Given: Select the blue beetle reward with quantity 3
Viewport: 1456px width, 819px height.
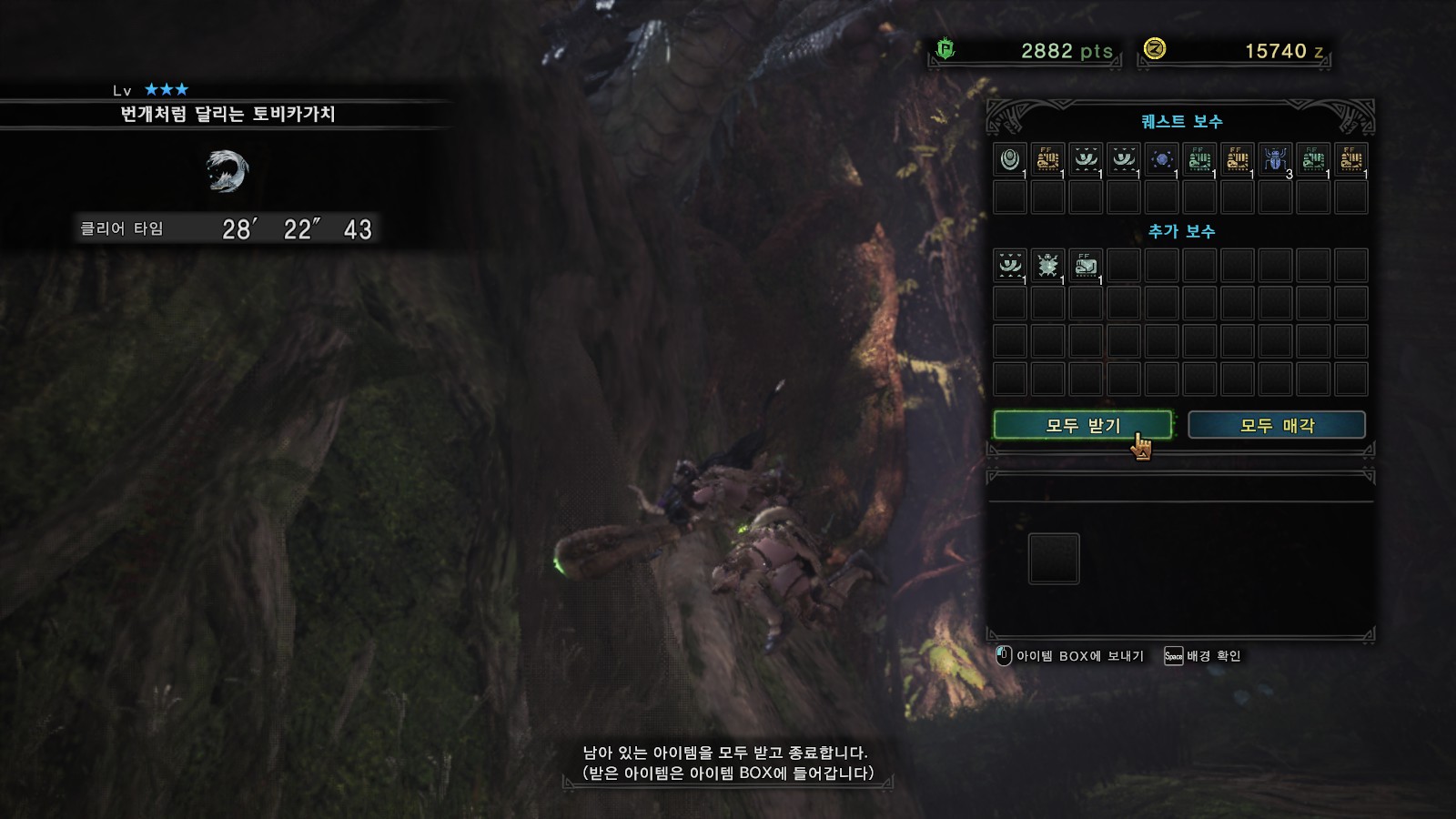Looking at the screenshot, I should [1275, 160].
